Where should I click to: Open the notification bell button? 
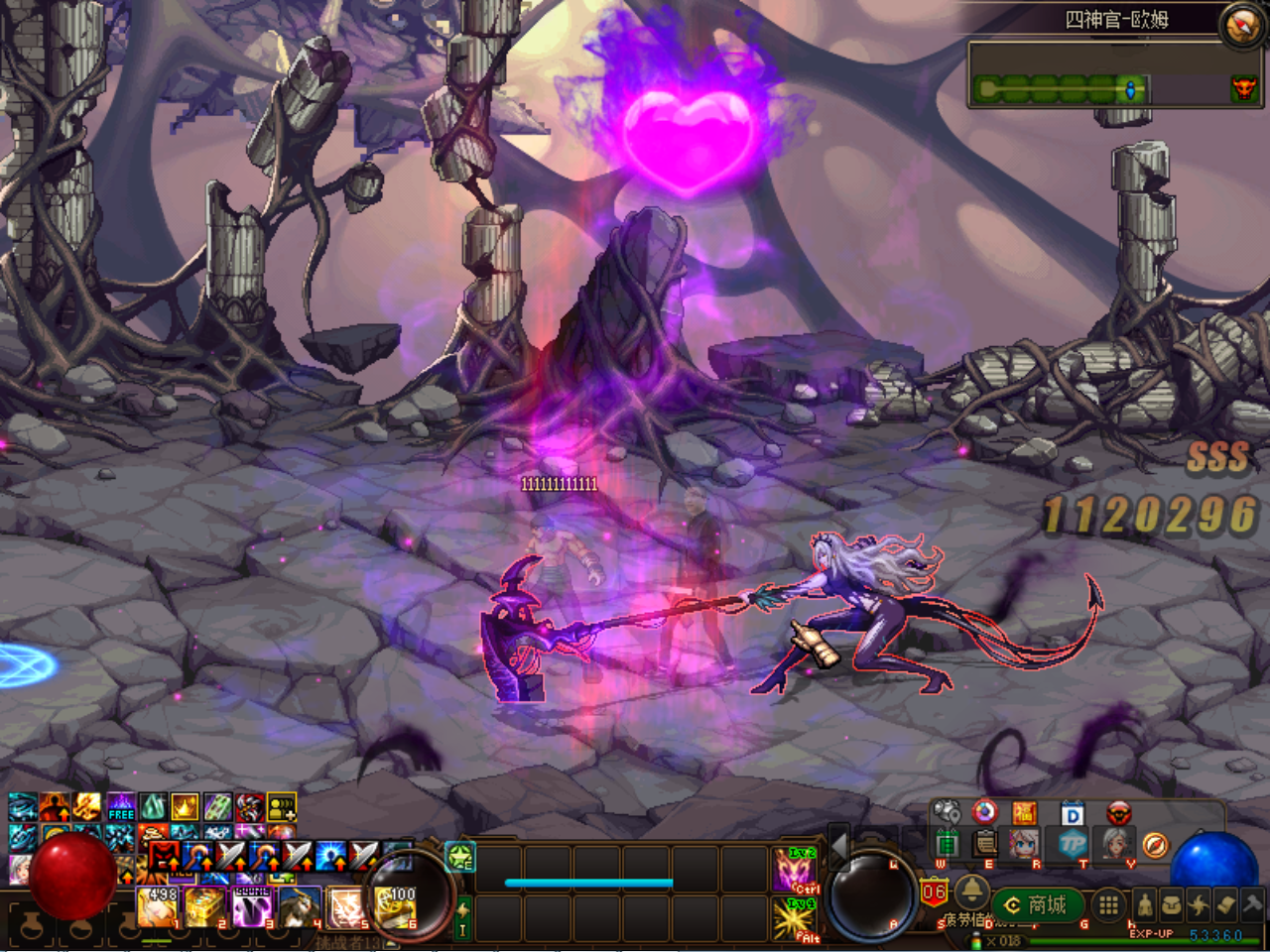pos(971,892)
